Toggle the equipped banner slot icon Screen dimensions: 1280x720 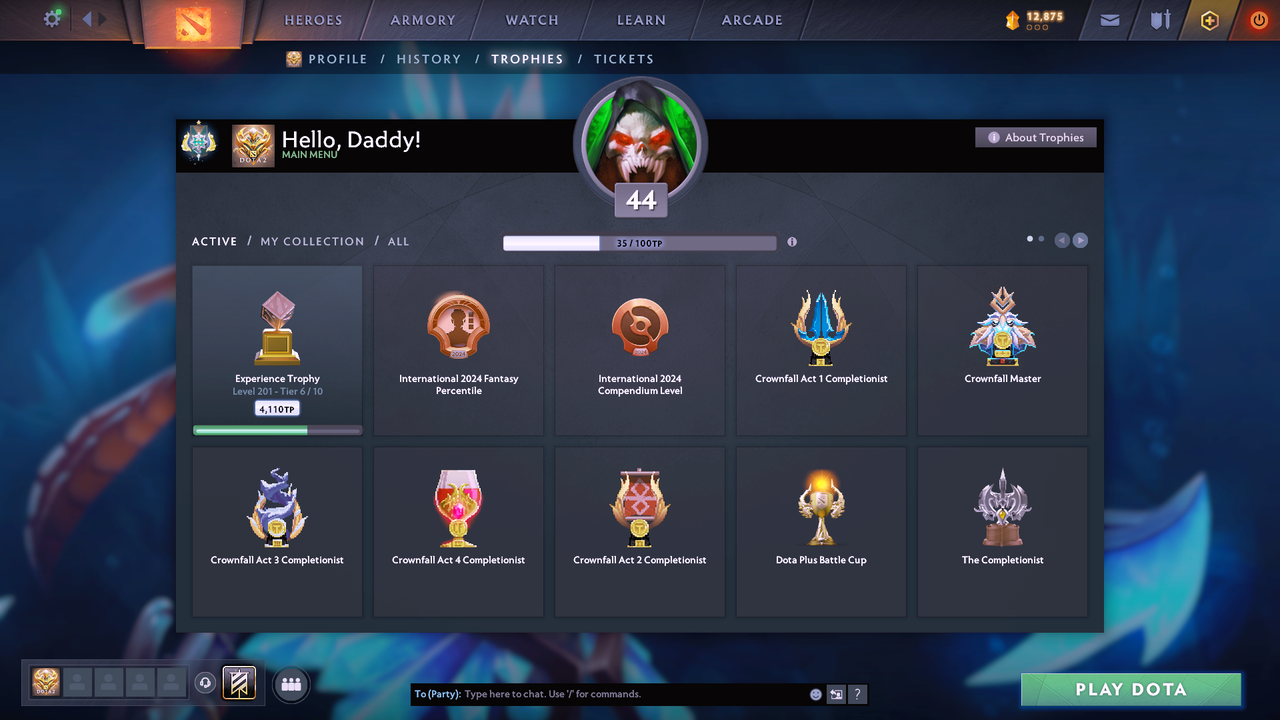237,683
